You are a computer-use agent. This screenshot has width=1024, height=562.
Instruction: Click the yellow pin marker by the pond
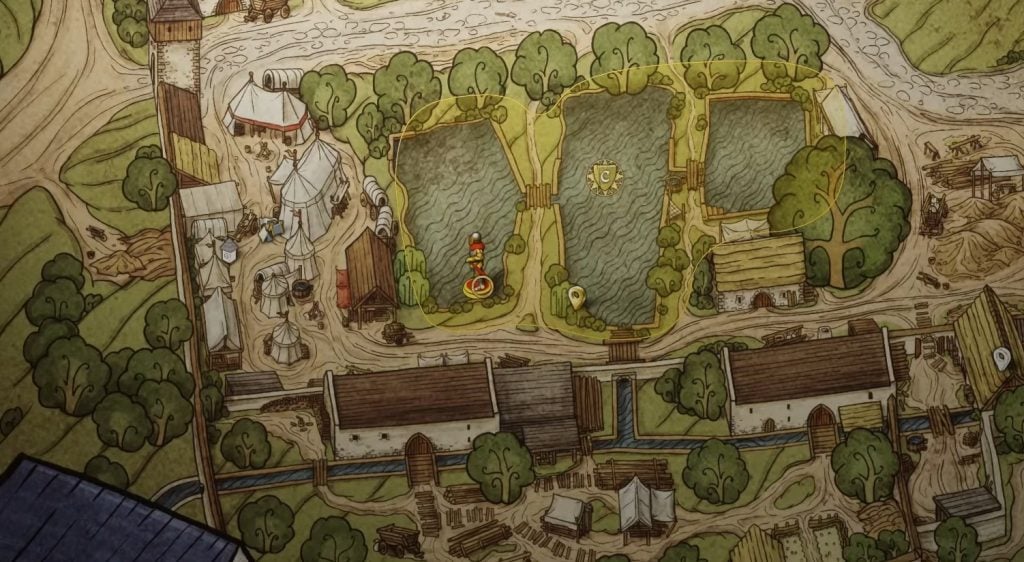[576, 296]
